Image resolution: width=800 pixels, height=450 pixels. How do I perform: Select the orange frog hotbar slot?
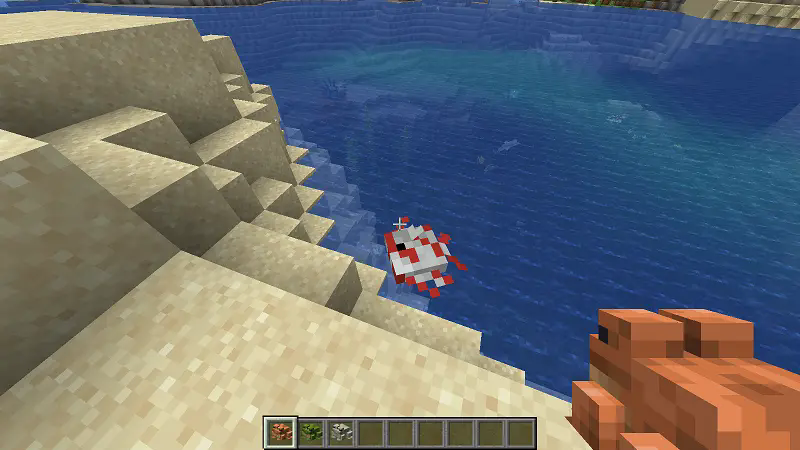point(280,433)
